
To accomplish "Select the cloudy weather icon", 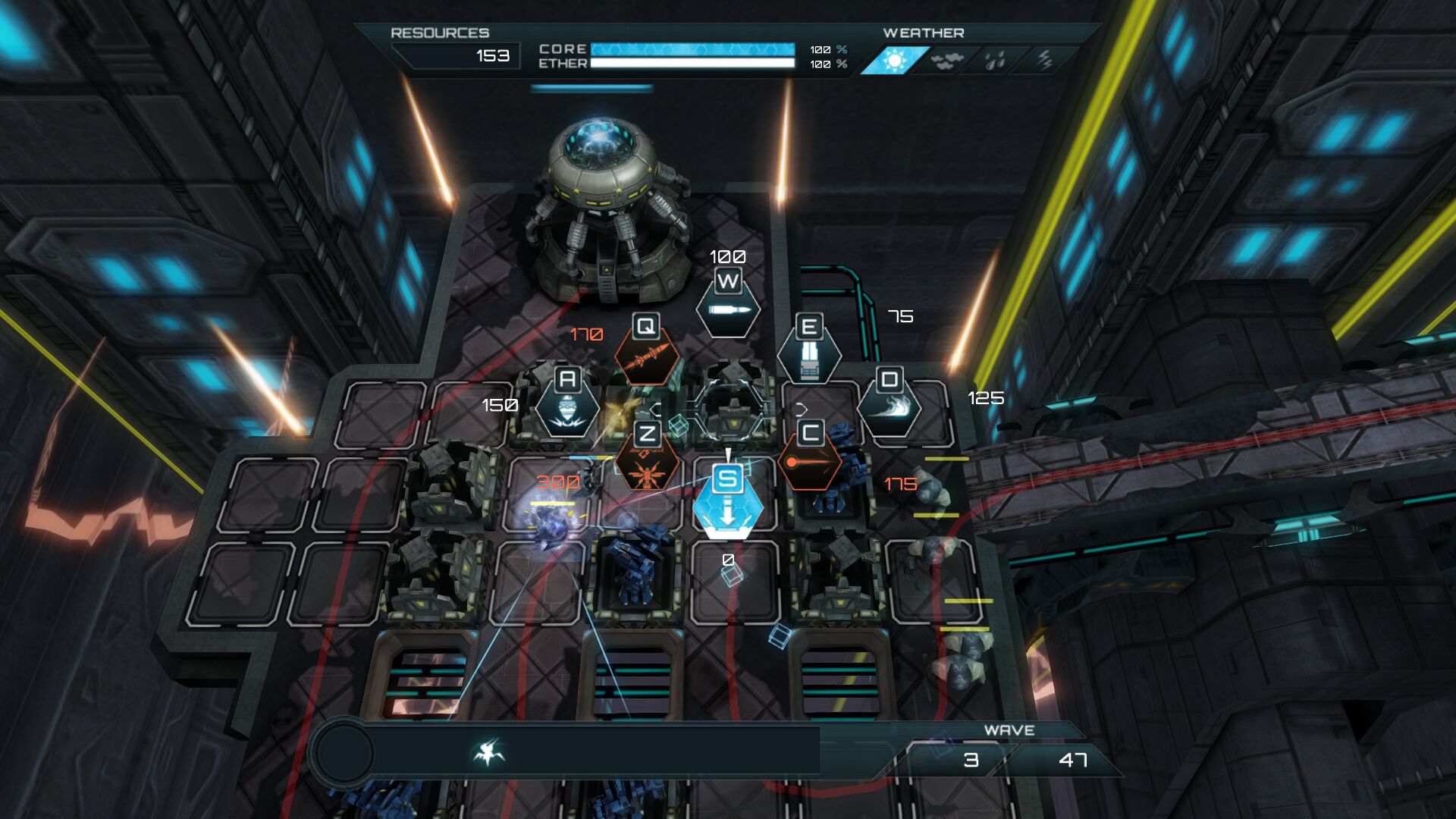I will coord(944,61).
